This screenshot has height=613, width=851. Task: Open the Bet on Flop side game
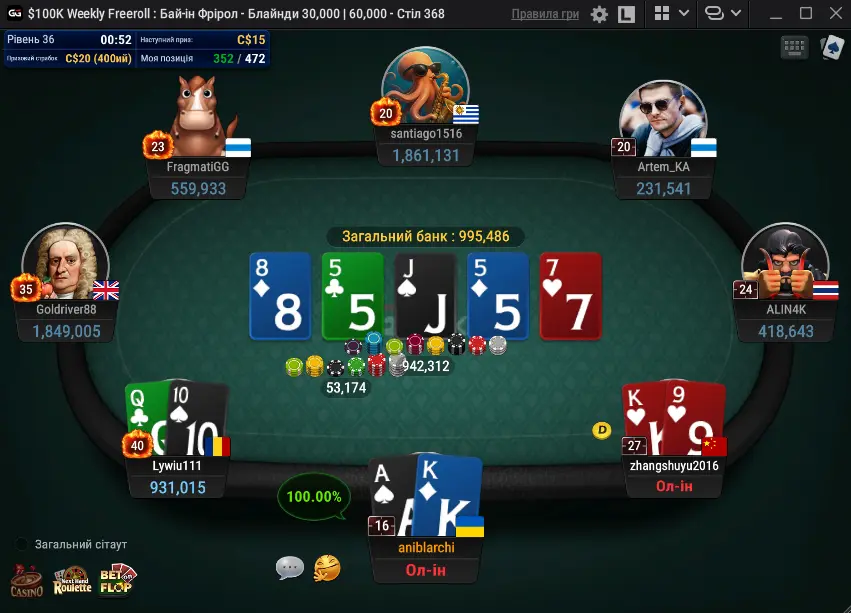117,580
